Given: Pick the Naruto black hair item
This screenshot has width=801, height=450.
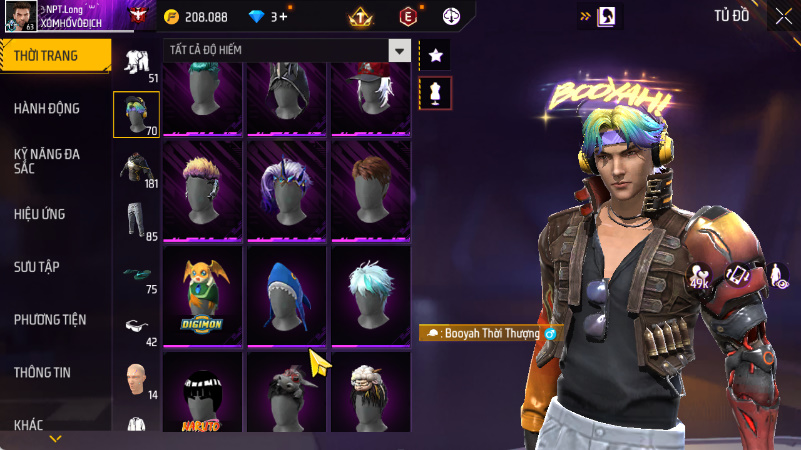Looking at the screenshot, I should pos(203,395).
